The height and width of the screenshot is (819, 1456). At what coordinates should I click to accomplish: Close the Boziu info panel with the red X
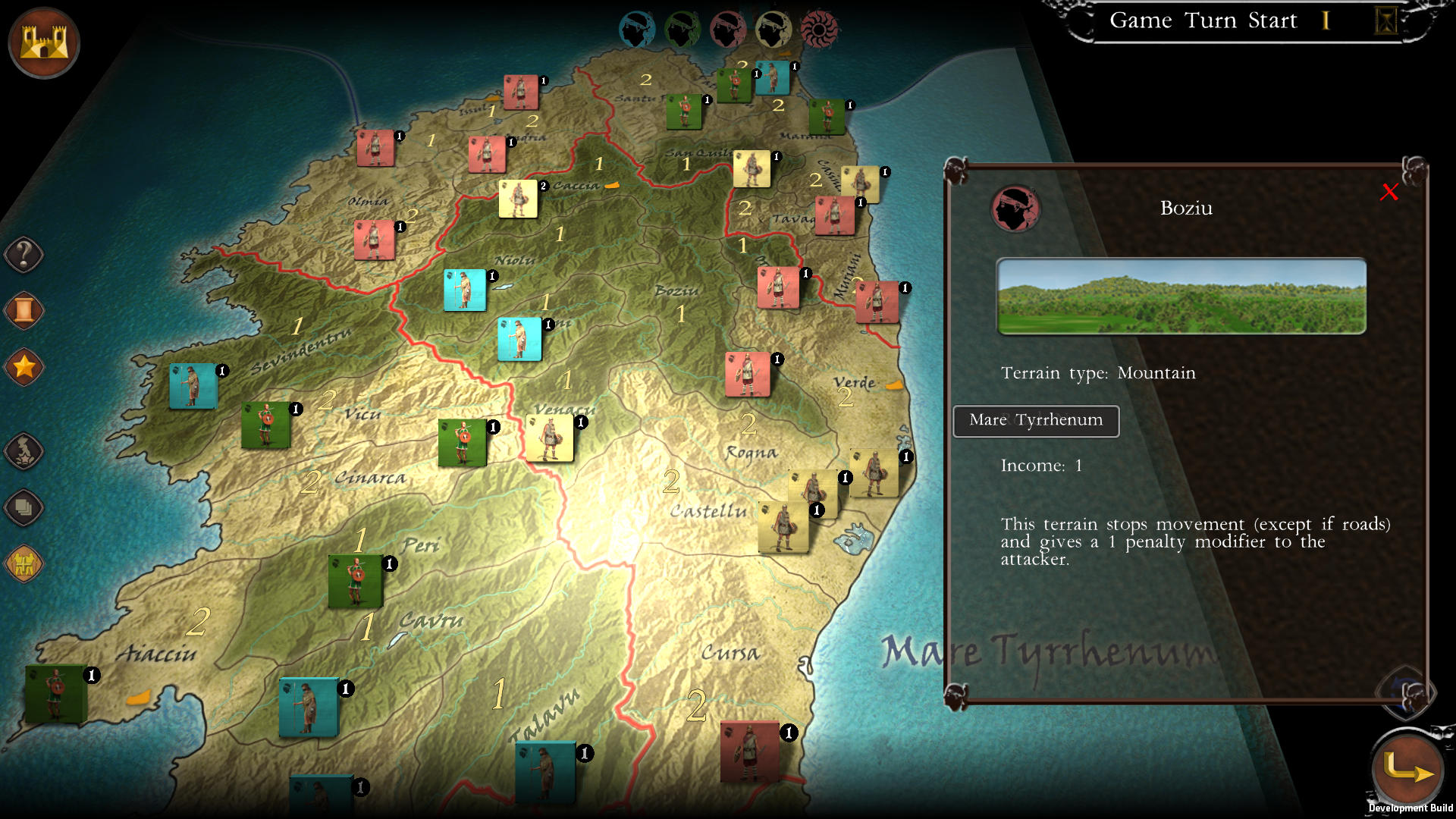pos(1389,193)
